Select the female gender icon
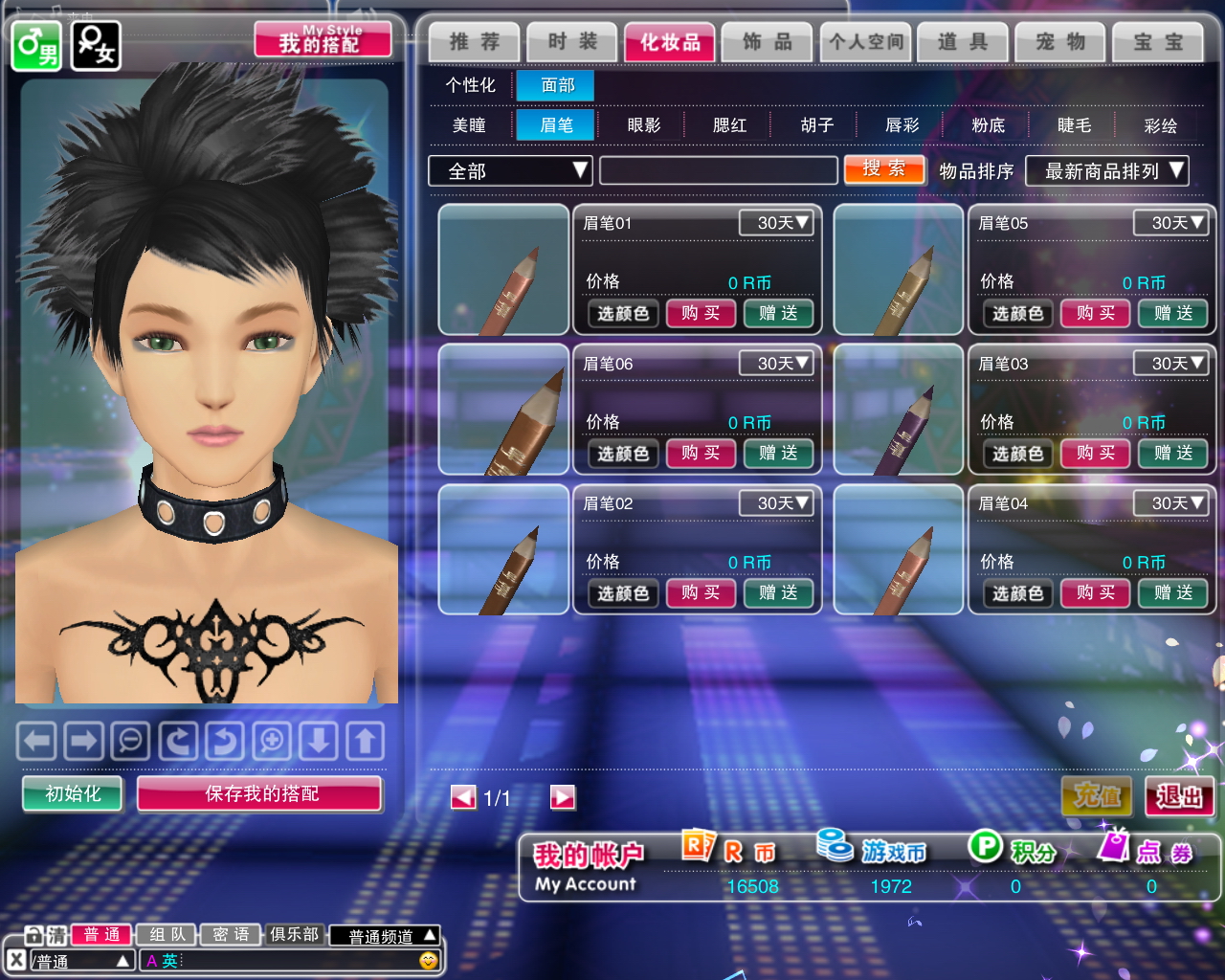This screenshot has height=980, width=1225. click(97, 46)
